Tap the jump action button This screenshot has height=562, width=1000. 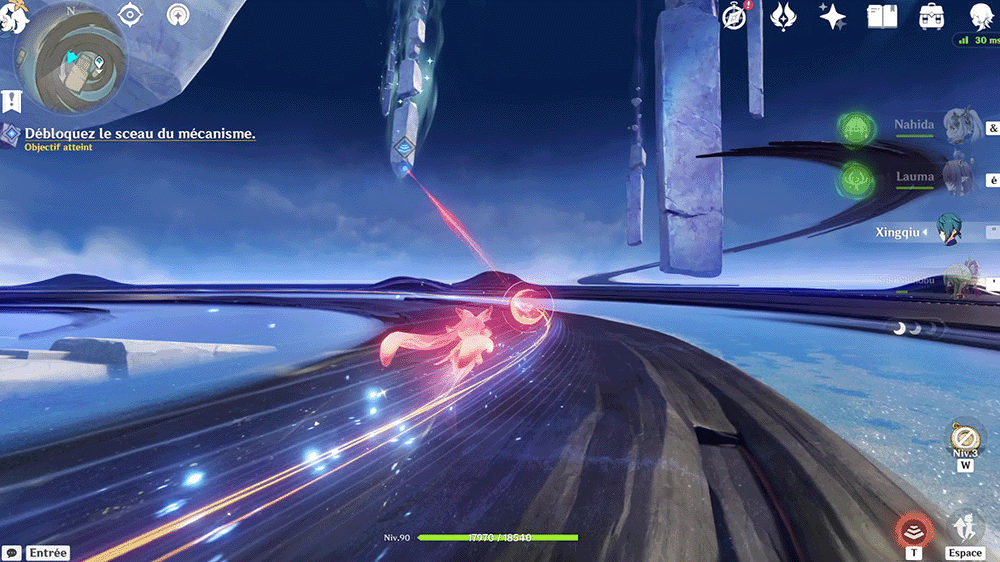(x=965, y=530)
